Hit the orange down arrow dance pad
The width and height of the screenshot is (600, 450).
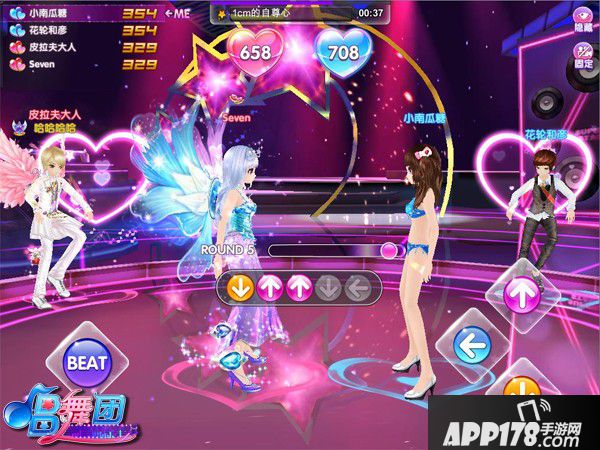pos(520,393)
